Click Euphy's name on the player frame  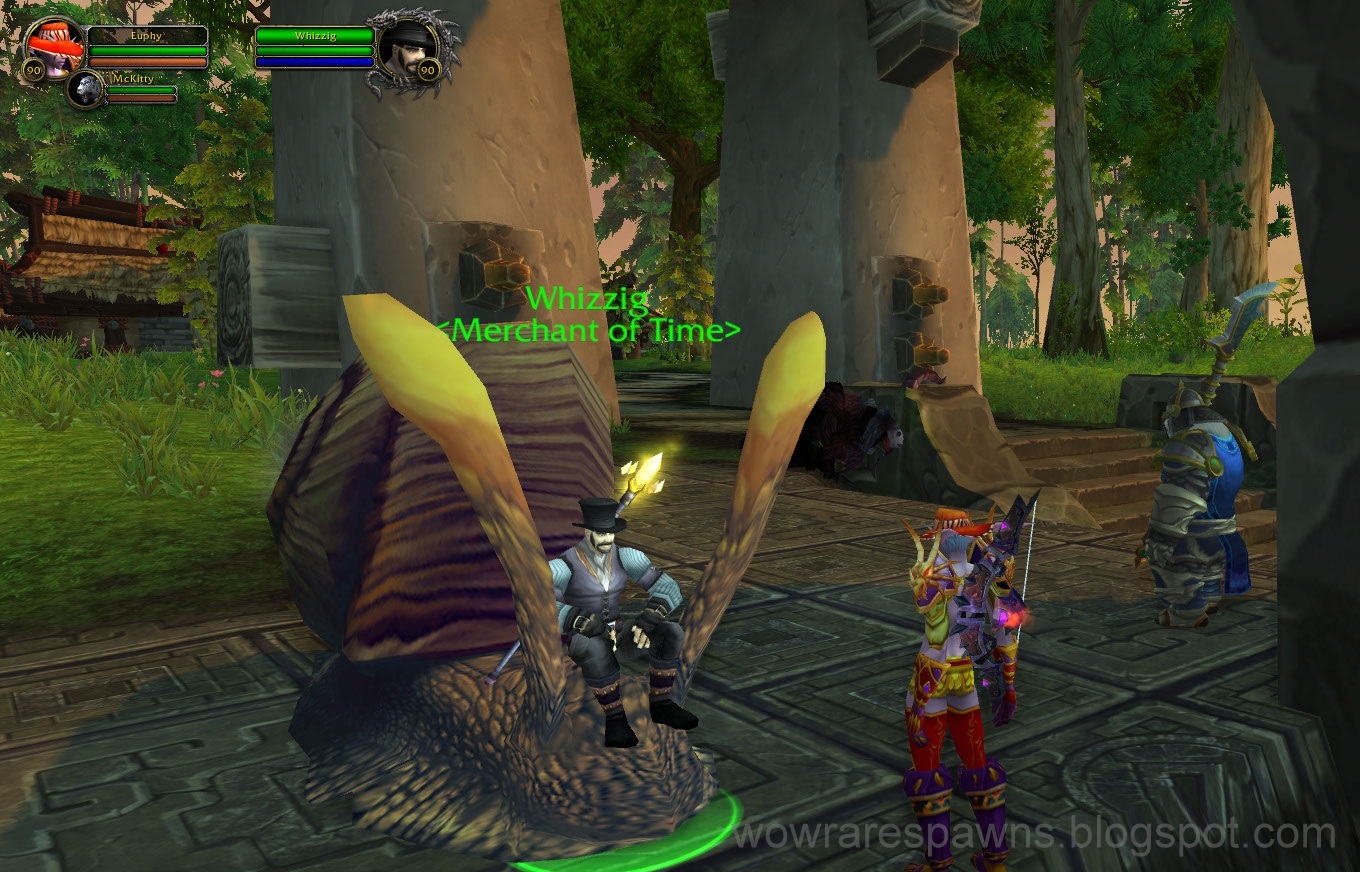(148, 34)
